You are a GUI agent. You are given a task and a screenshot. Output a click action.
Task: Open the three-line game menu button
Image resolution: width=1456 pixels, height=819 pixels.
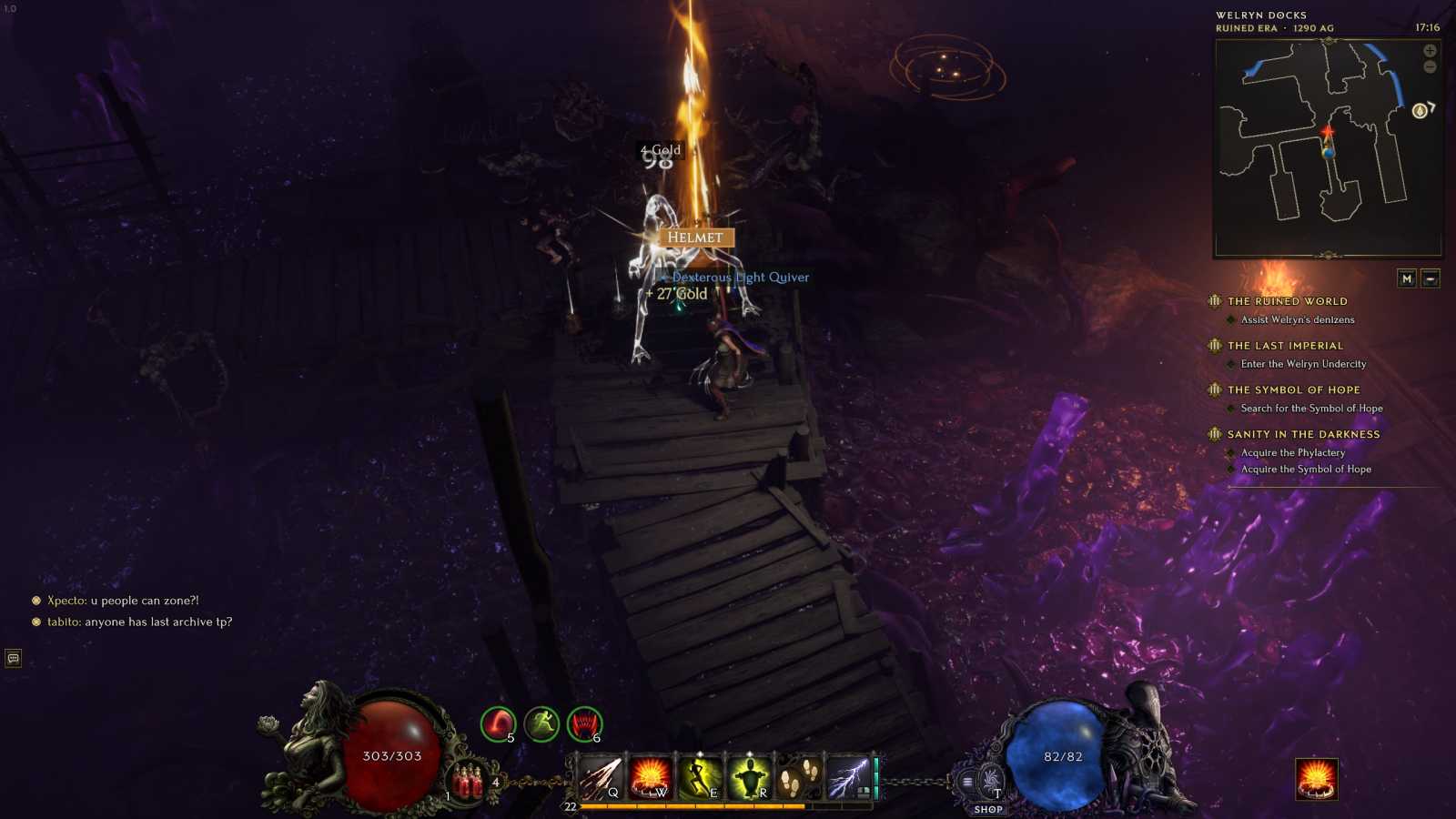[x=967, y=781]
